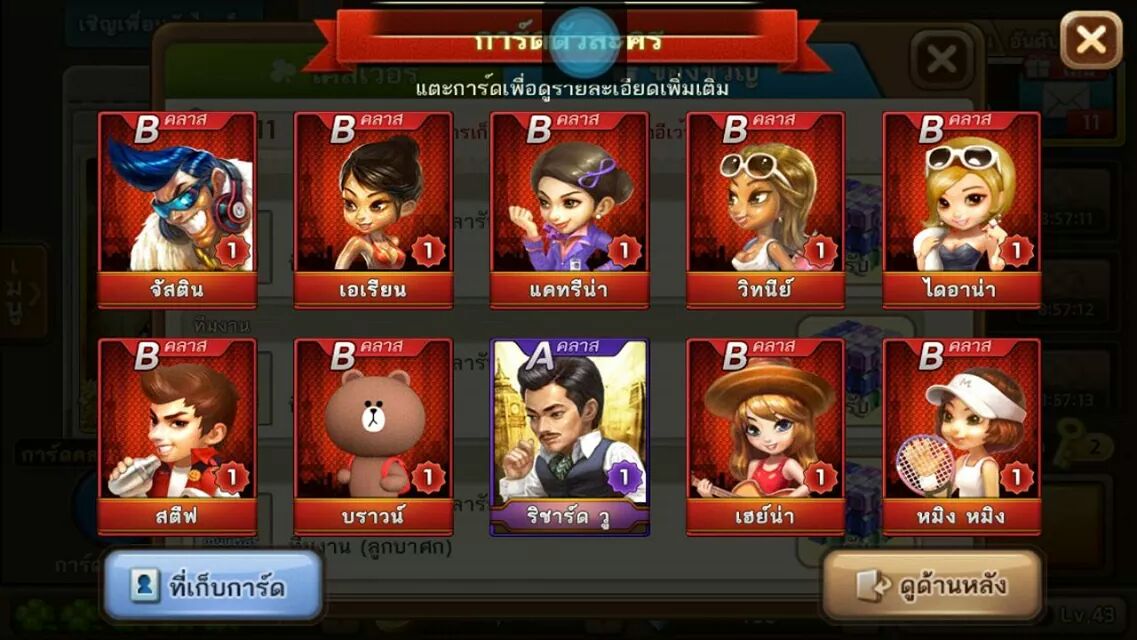Open the แคทรีน่า card details
This screenshot has height=640, width=1137.
tap(569, 209)
